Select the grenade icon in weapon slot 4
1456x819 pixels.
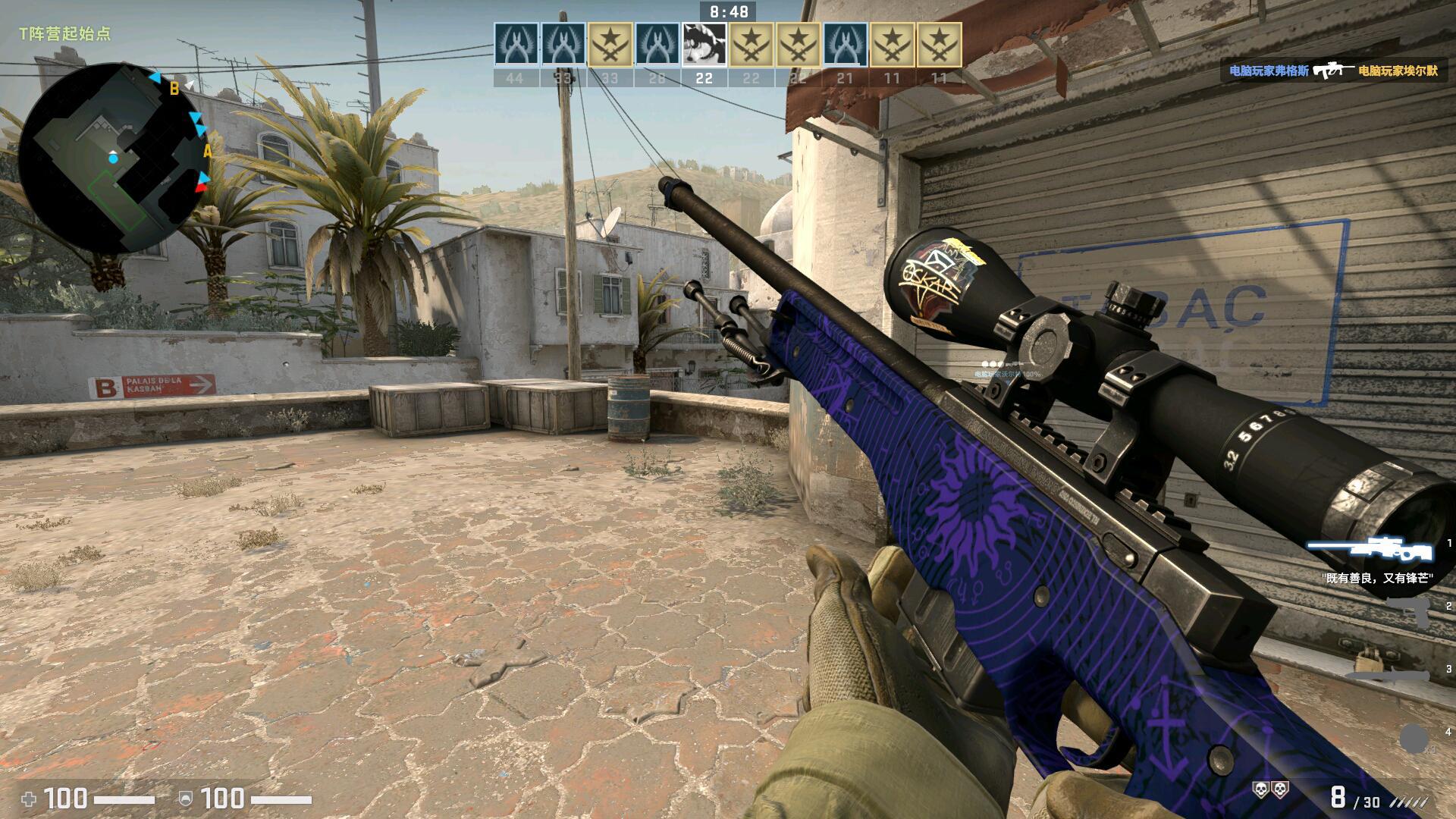click(1414, 739)
